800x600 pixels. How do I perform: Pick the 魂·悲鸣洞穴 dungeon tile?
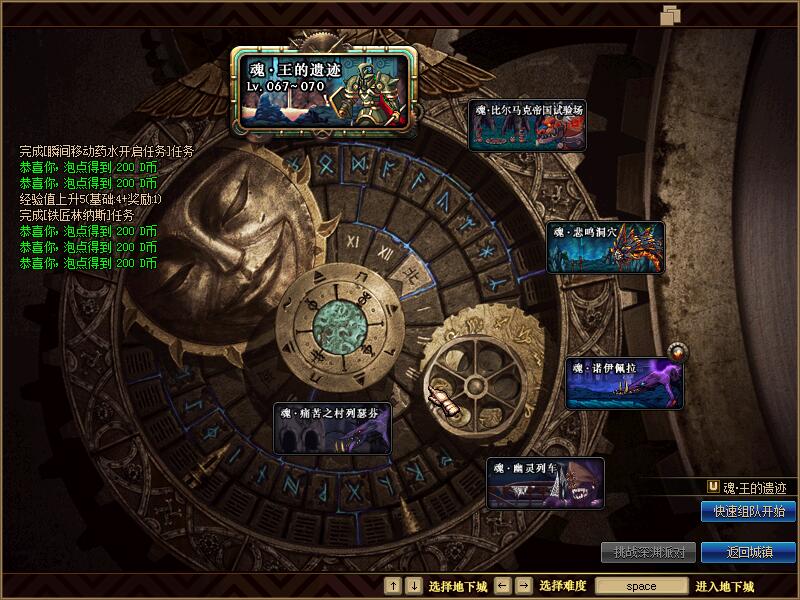pos(605,247)
